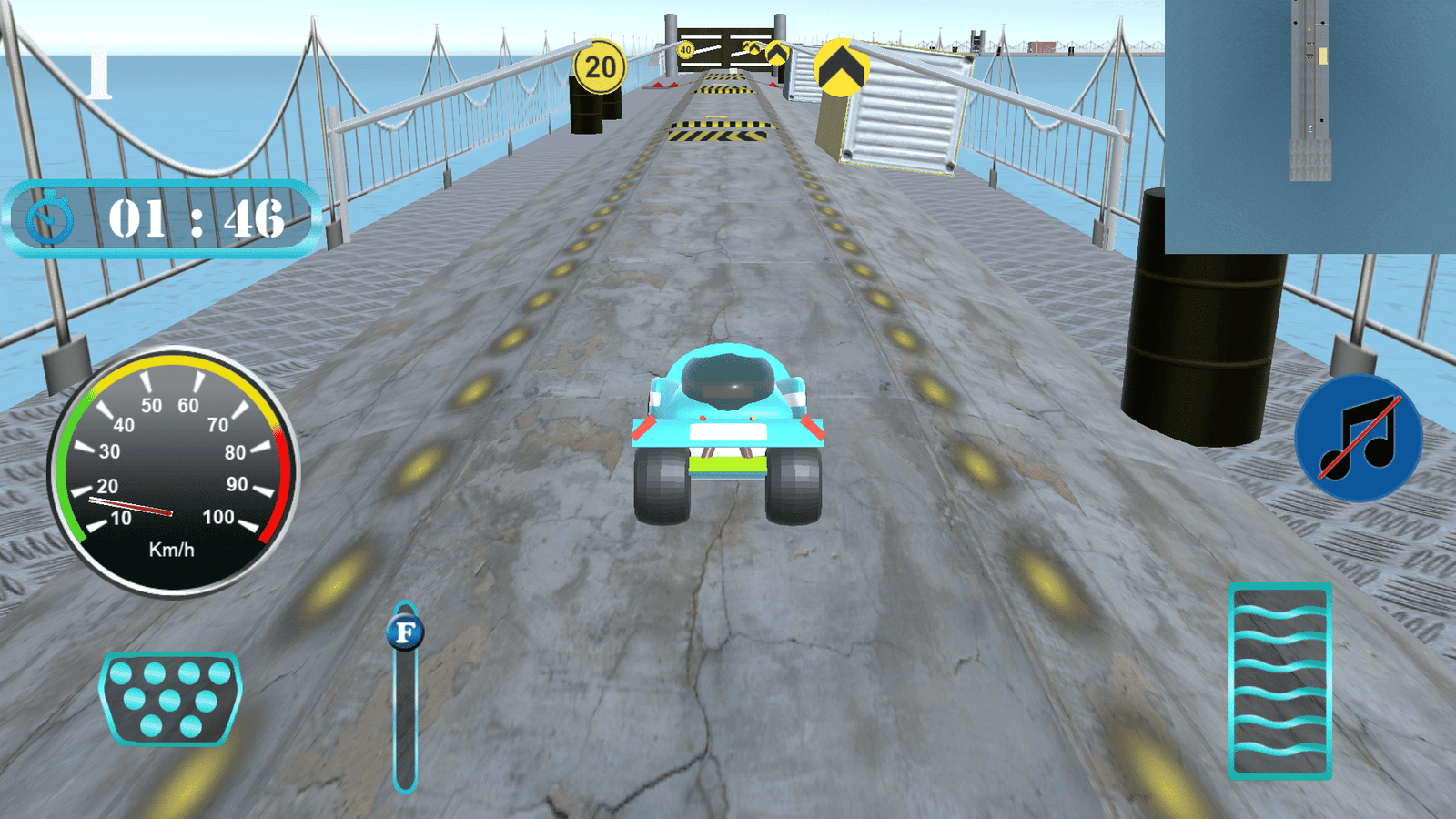
Task: Switch gear using the F knob
Action: pyautogui.click(x=406, y=630)
